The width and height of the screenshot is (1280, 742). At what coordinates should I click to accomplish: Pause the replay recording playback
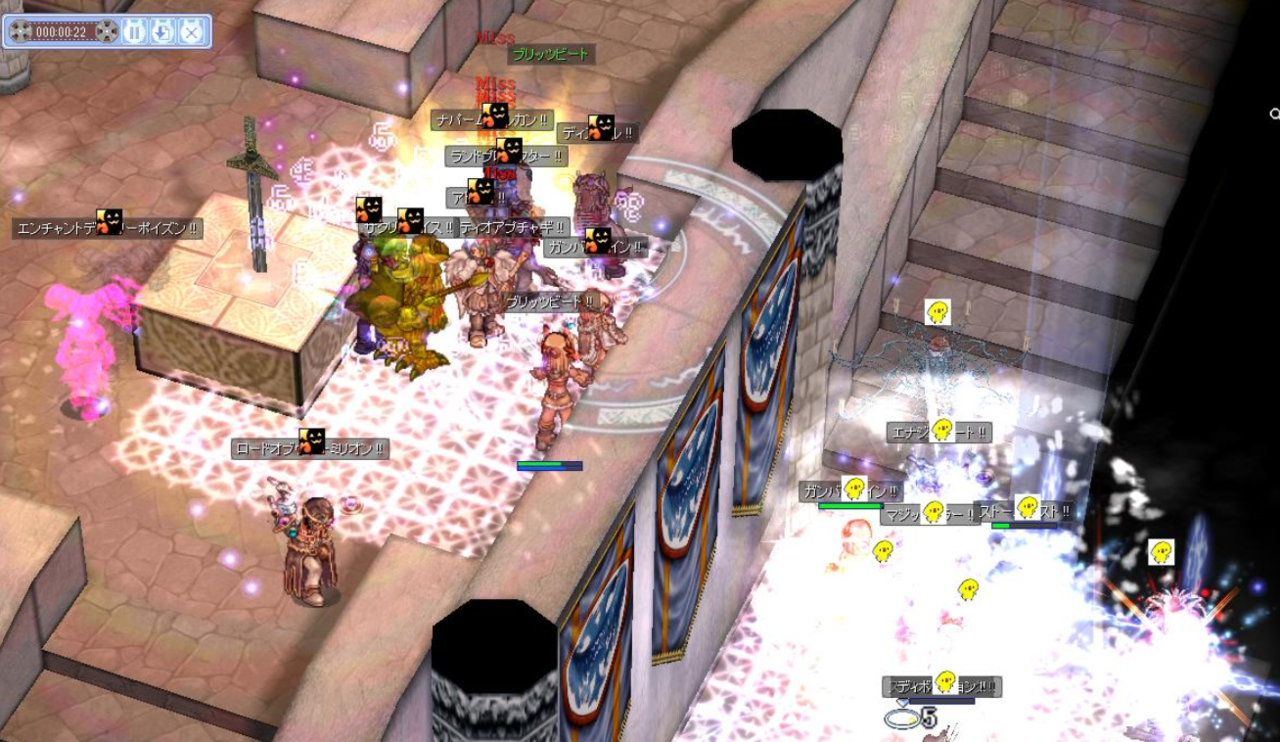click(x=135, y=32)
